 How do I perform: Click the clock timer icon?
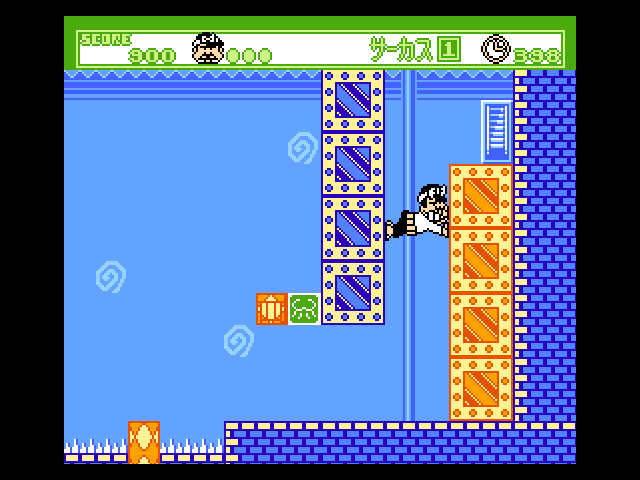tap(495, 48)
